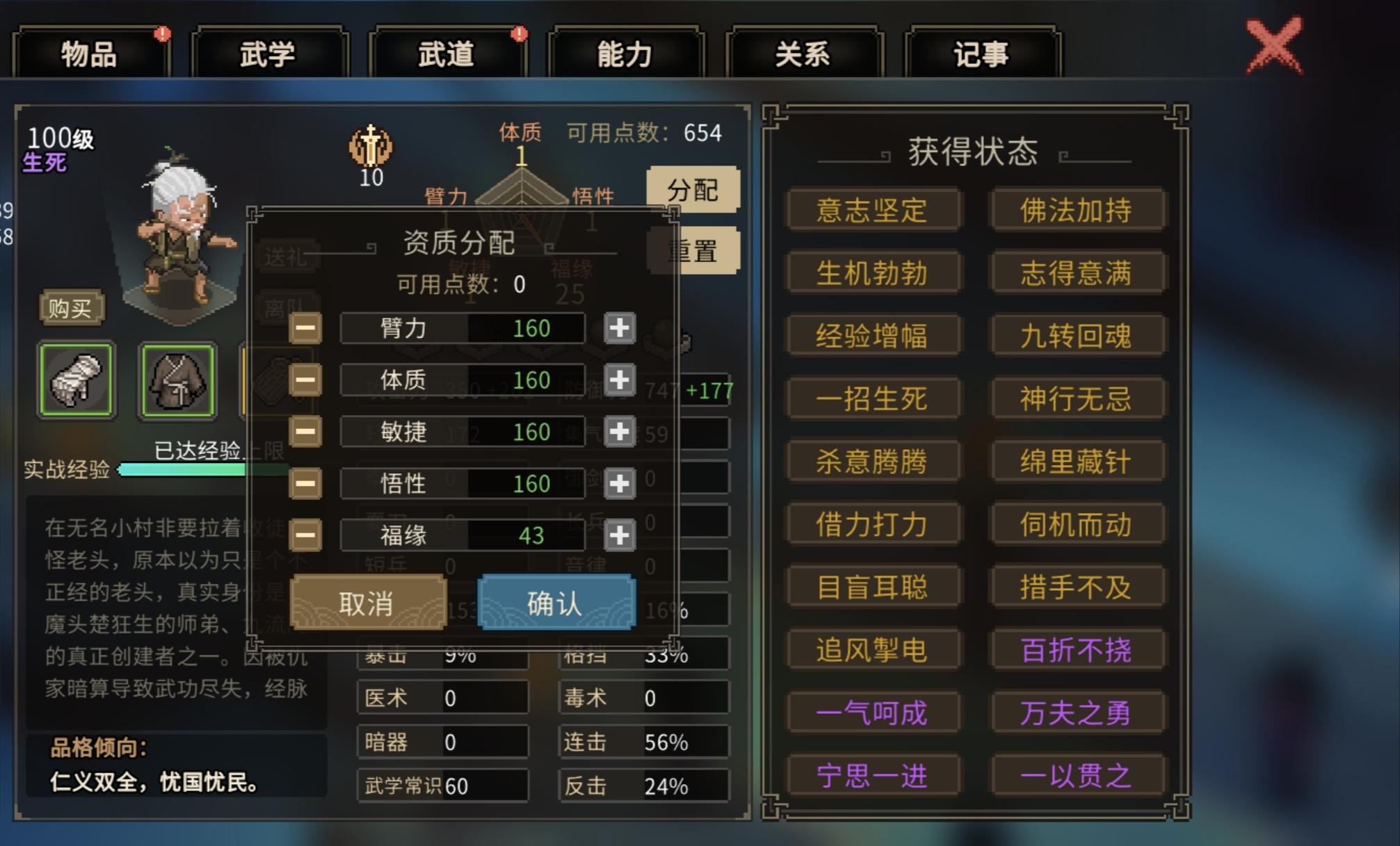Increase 臂力 with its plus stepper
This screenshot has height=846, width=1400.
click(620, 329)
